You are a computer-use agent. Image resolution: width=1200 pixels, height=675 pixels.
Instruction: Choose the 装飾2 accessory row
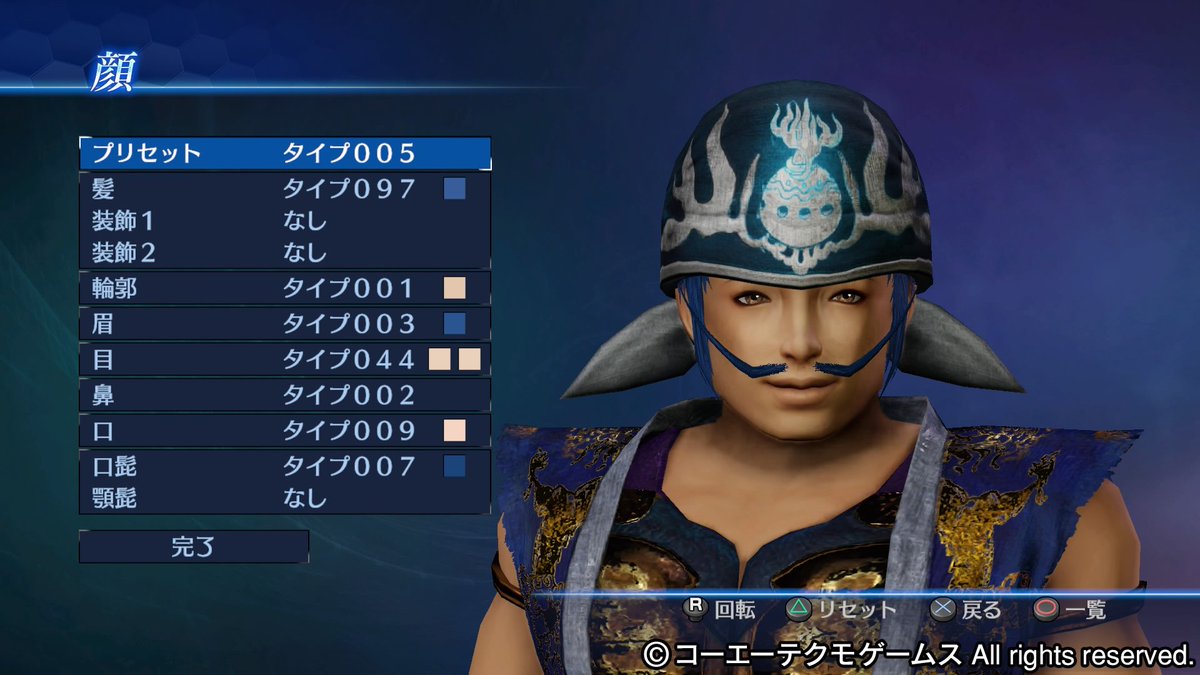pyautogui.click(x=285, y=252)
